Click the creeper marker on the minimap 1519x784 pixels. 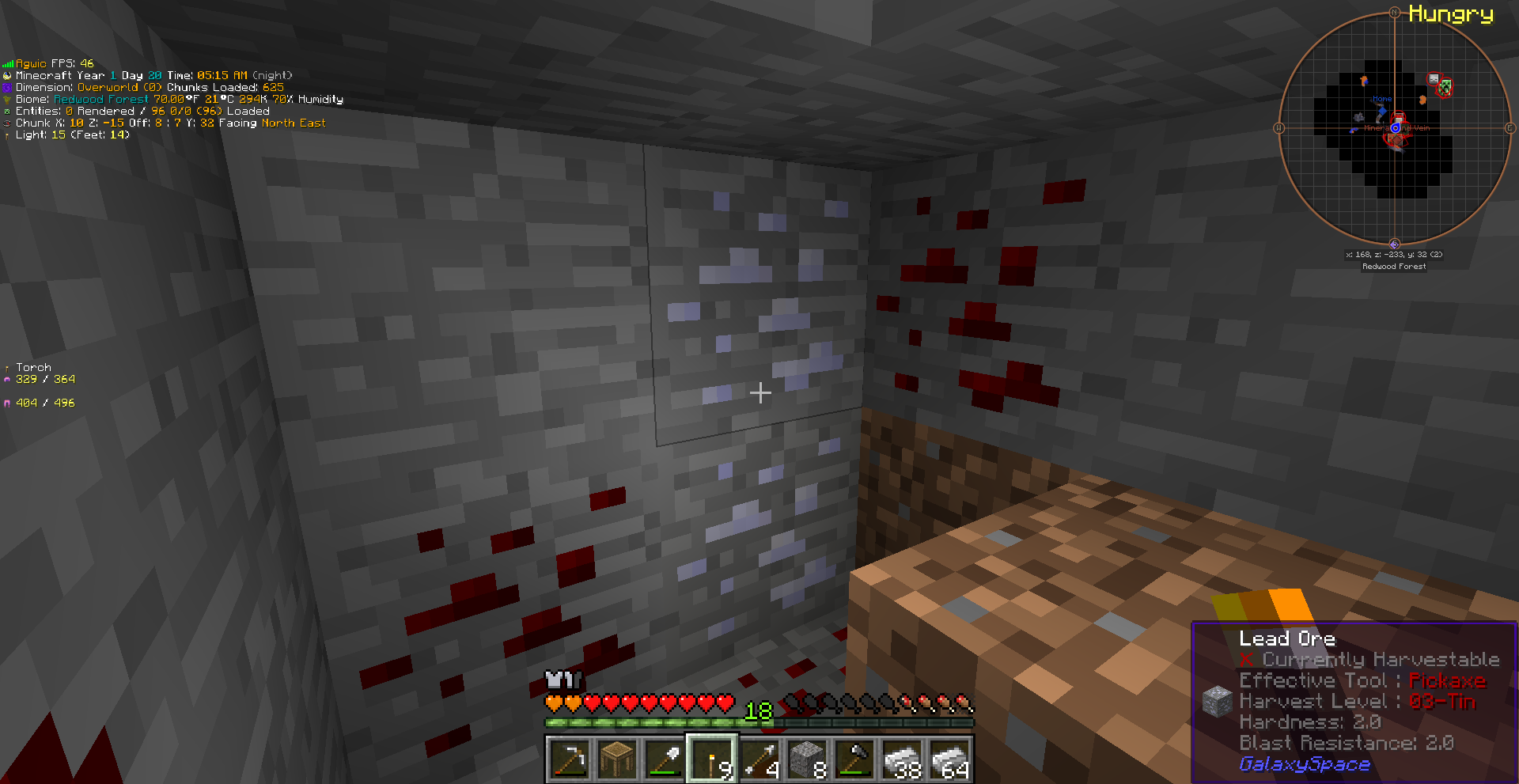pyautogui.click(x=1445, y=86)
